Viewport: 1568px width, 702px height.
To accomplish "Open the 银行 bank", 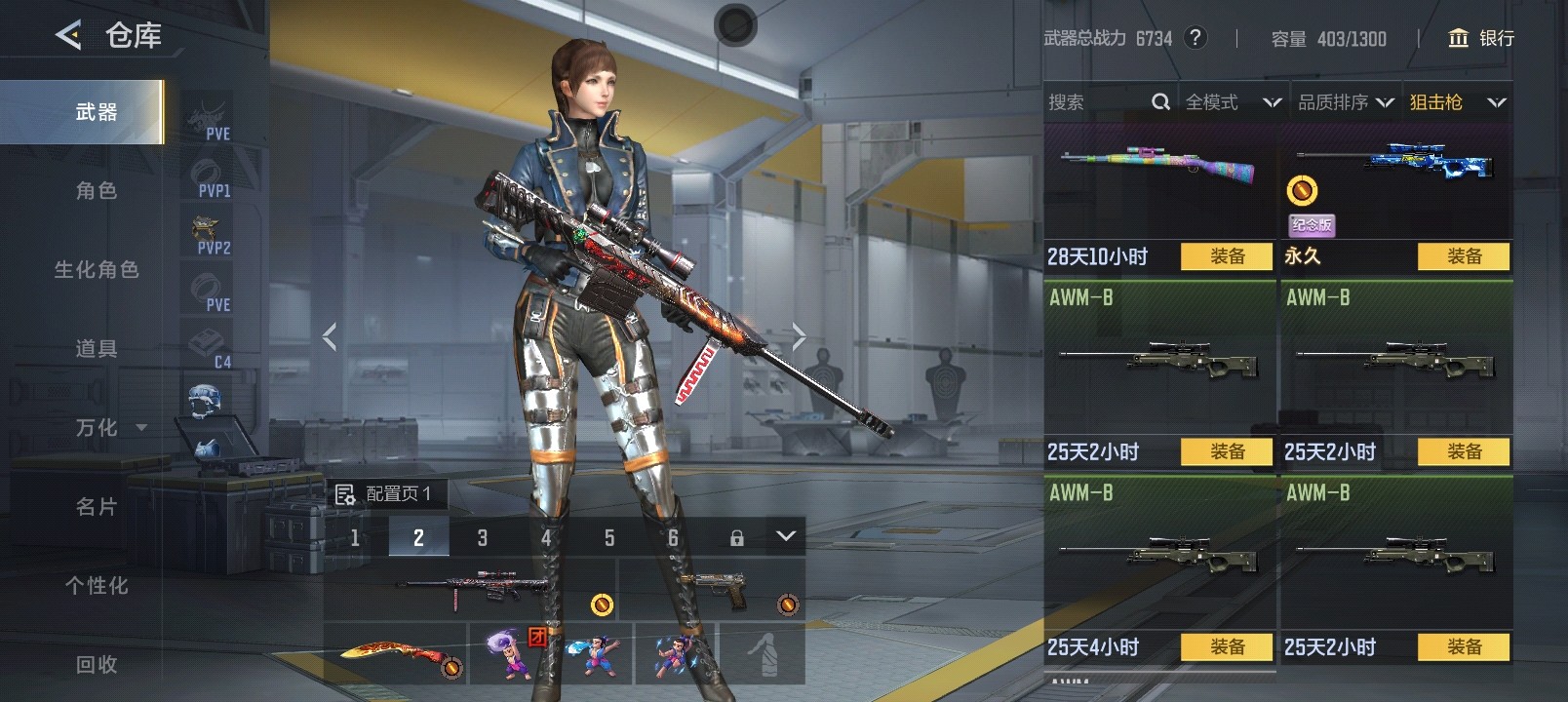I will 1481,38.
